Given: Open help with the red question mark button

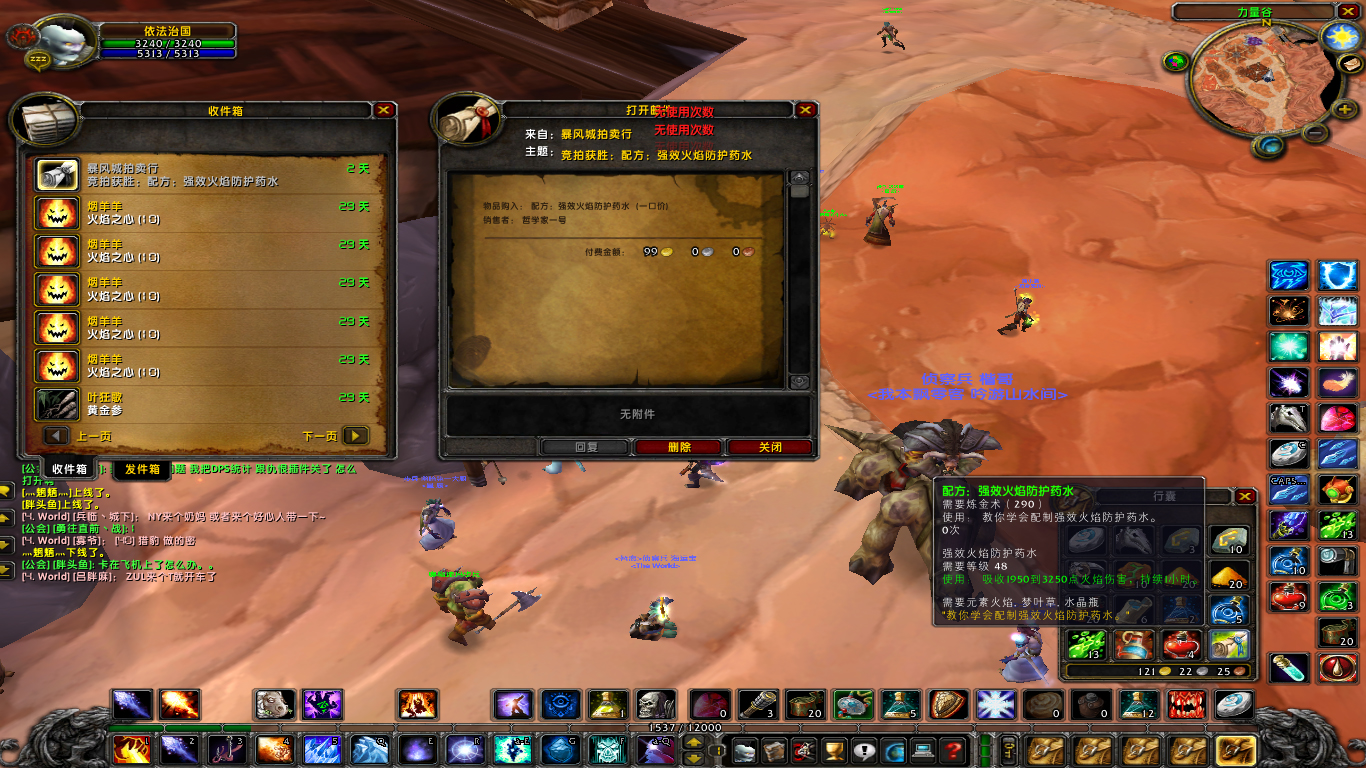Looking at the screenshot, I should [952, 751].
